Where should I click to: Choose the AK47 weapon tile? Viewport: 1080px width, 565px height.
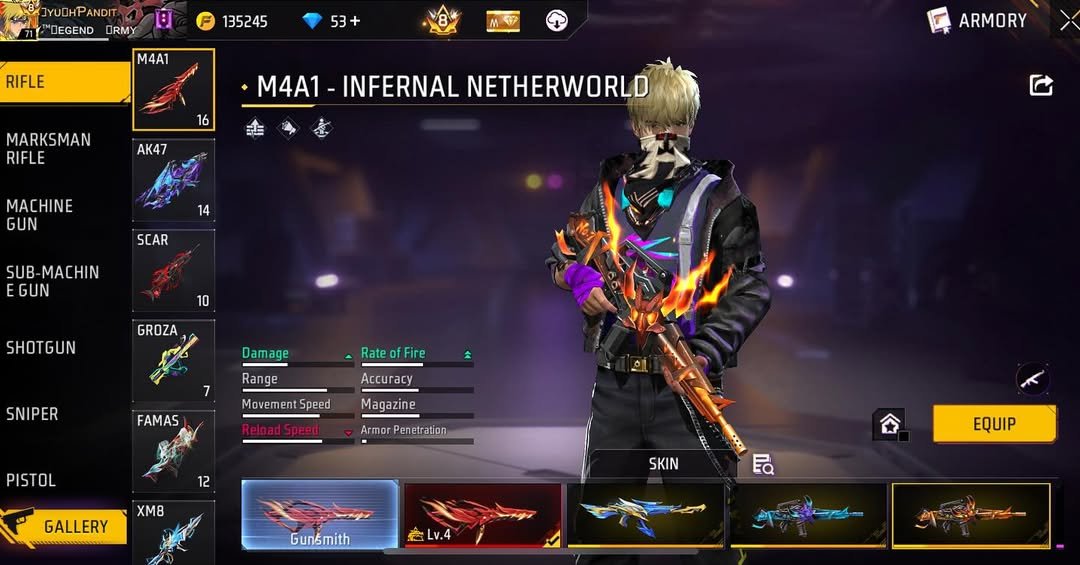(173, 180)
